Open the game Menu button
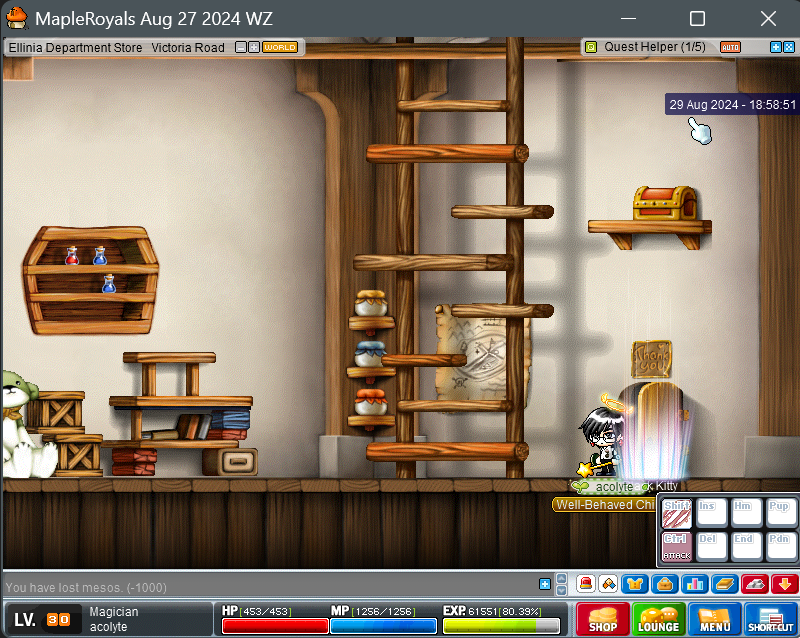Image resolution: width=800 pixels, height=638 pixels. pos(715,619)
